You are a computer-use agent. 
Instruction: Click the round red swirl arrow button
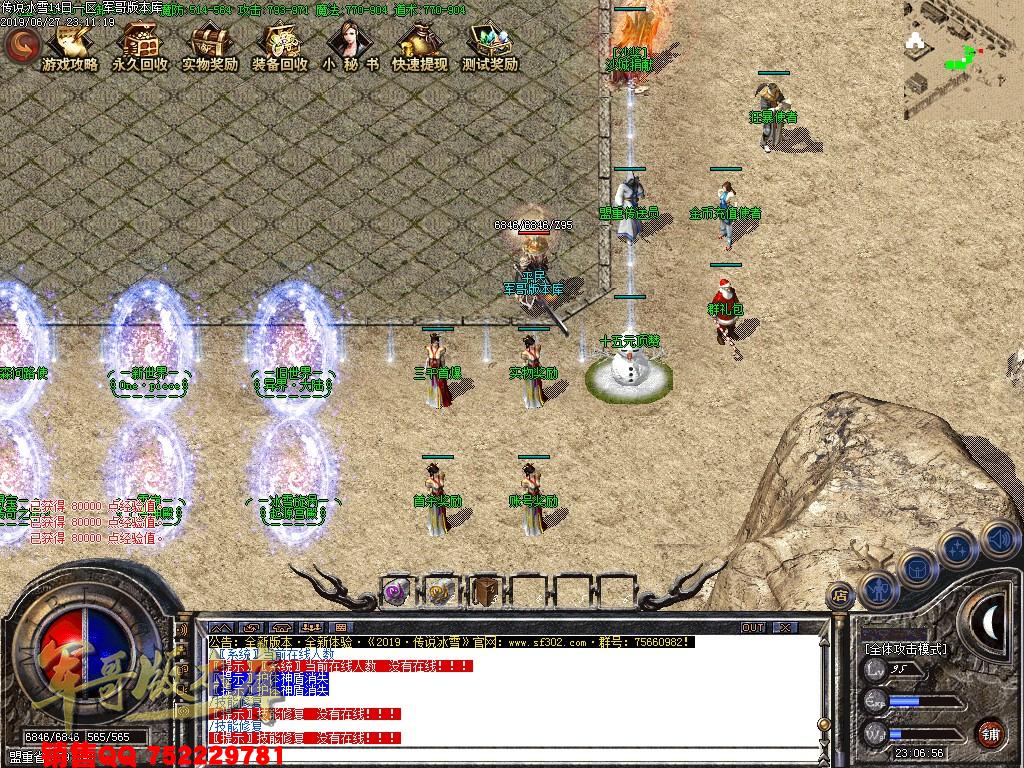[22, 44]
